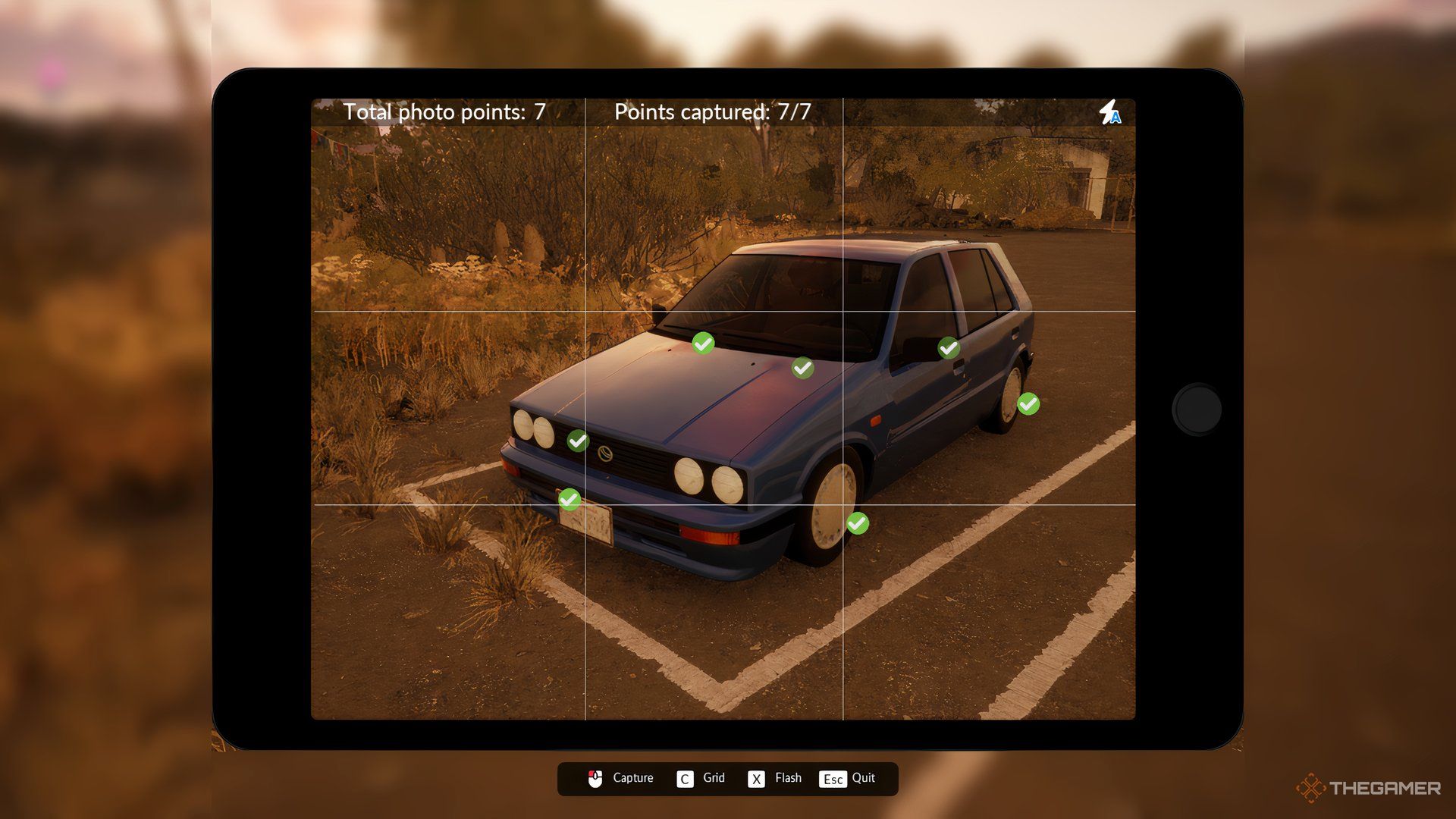Click the tablet's round home button
This screenshot has height=819, width=1456.
click(1197, 409)
